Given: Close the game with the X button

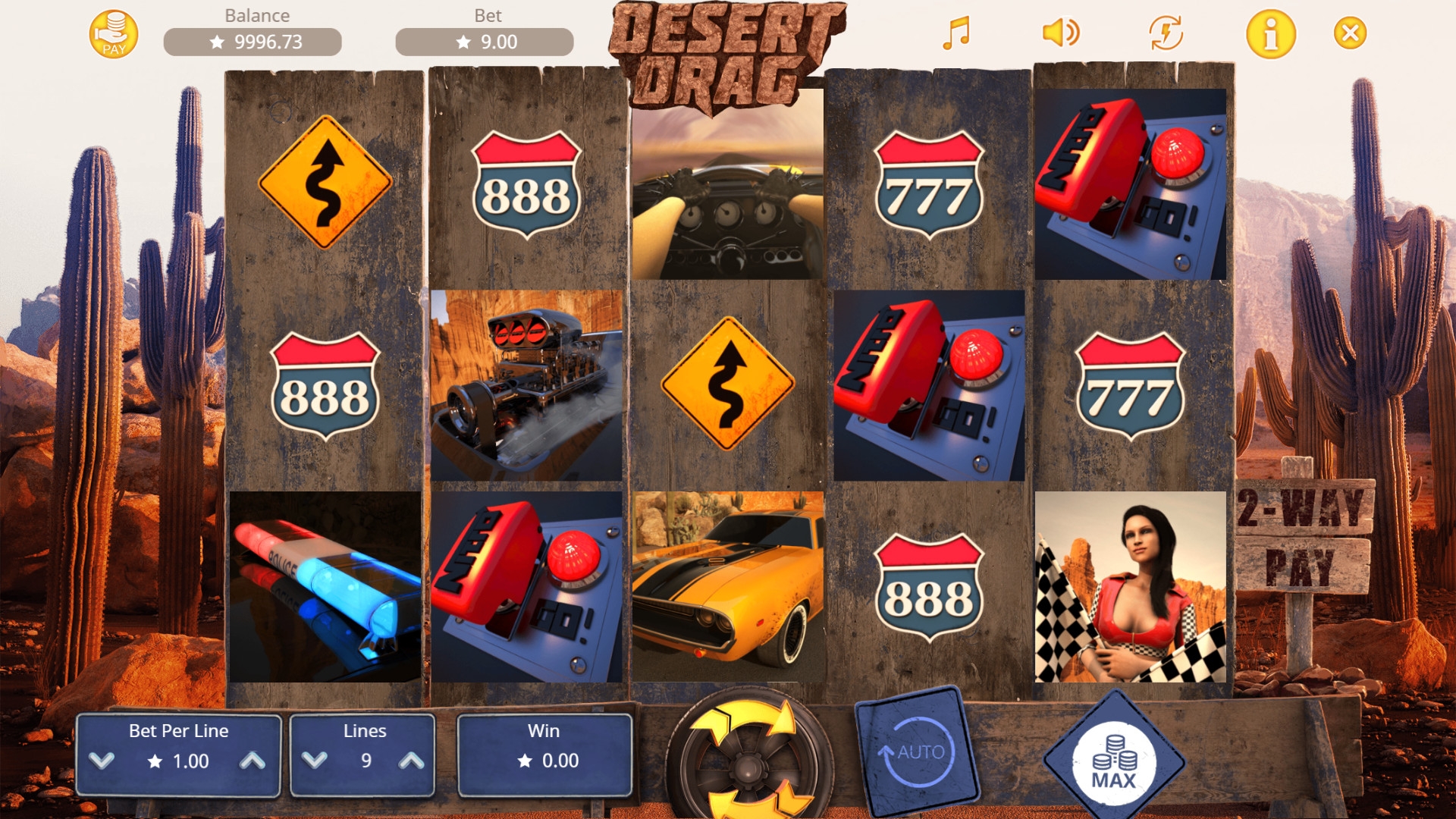Looking at the screenshot, I should pos(1350,33).
